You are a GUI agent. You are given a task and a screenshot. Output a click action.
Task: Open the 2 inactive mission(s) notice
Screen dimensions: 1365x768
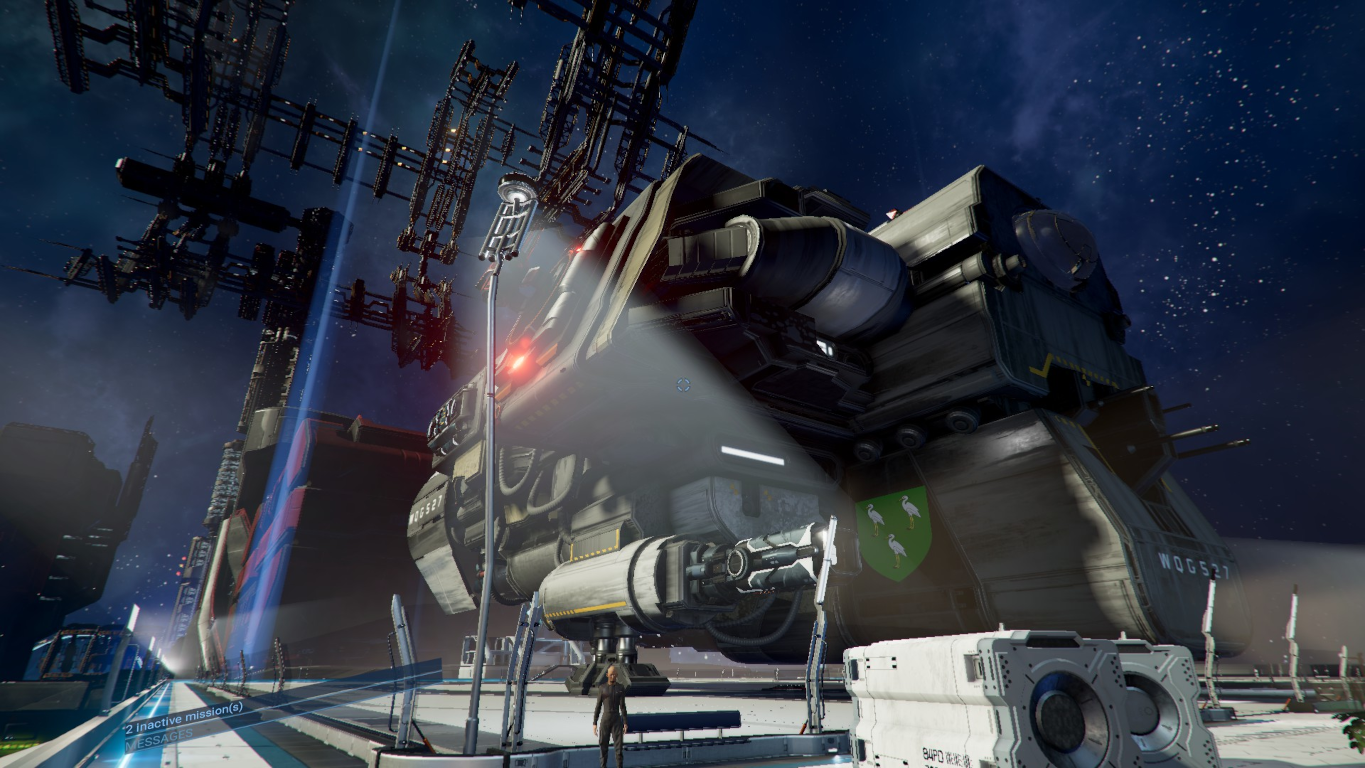183,717
